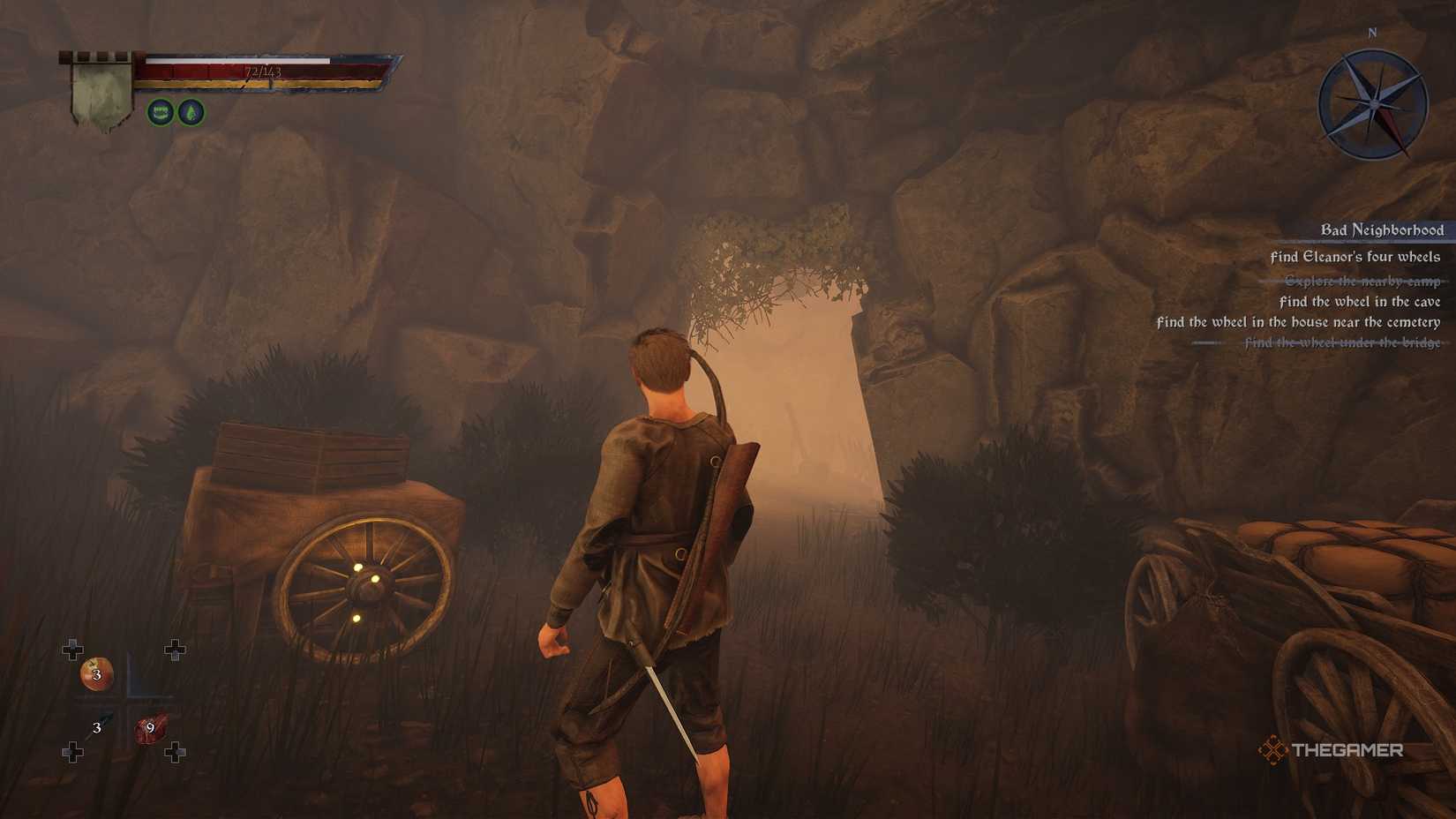Screen dimensions: 1456x819
Task: Expand the bottom-right d-pad arrow of the item wheel
Action: (x=174, y=752)
